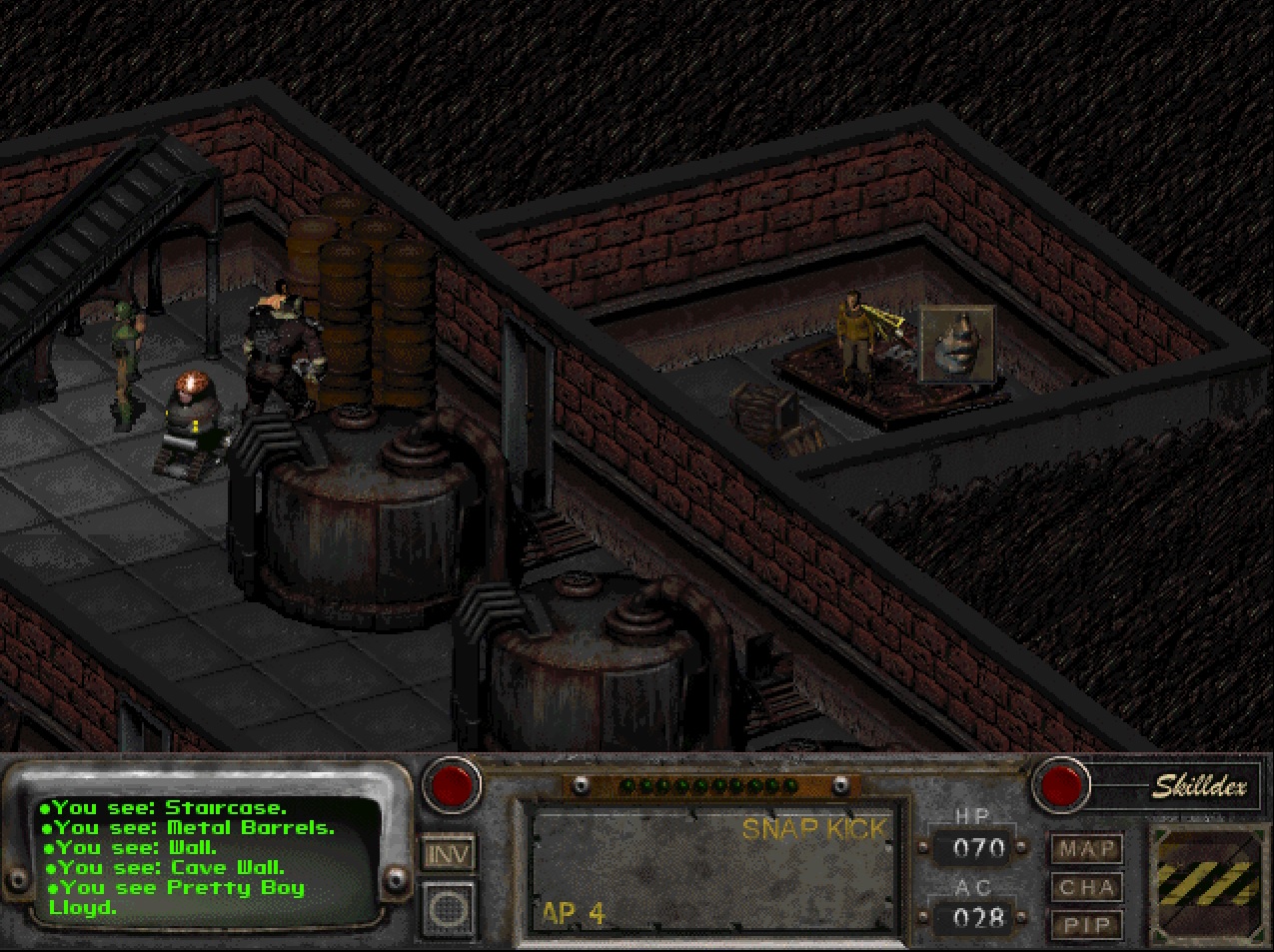Viewport: 1274px width, 952px height.
Task: Toggle active hand with the red switch button
Action: tap(451, 785)
